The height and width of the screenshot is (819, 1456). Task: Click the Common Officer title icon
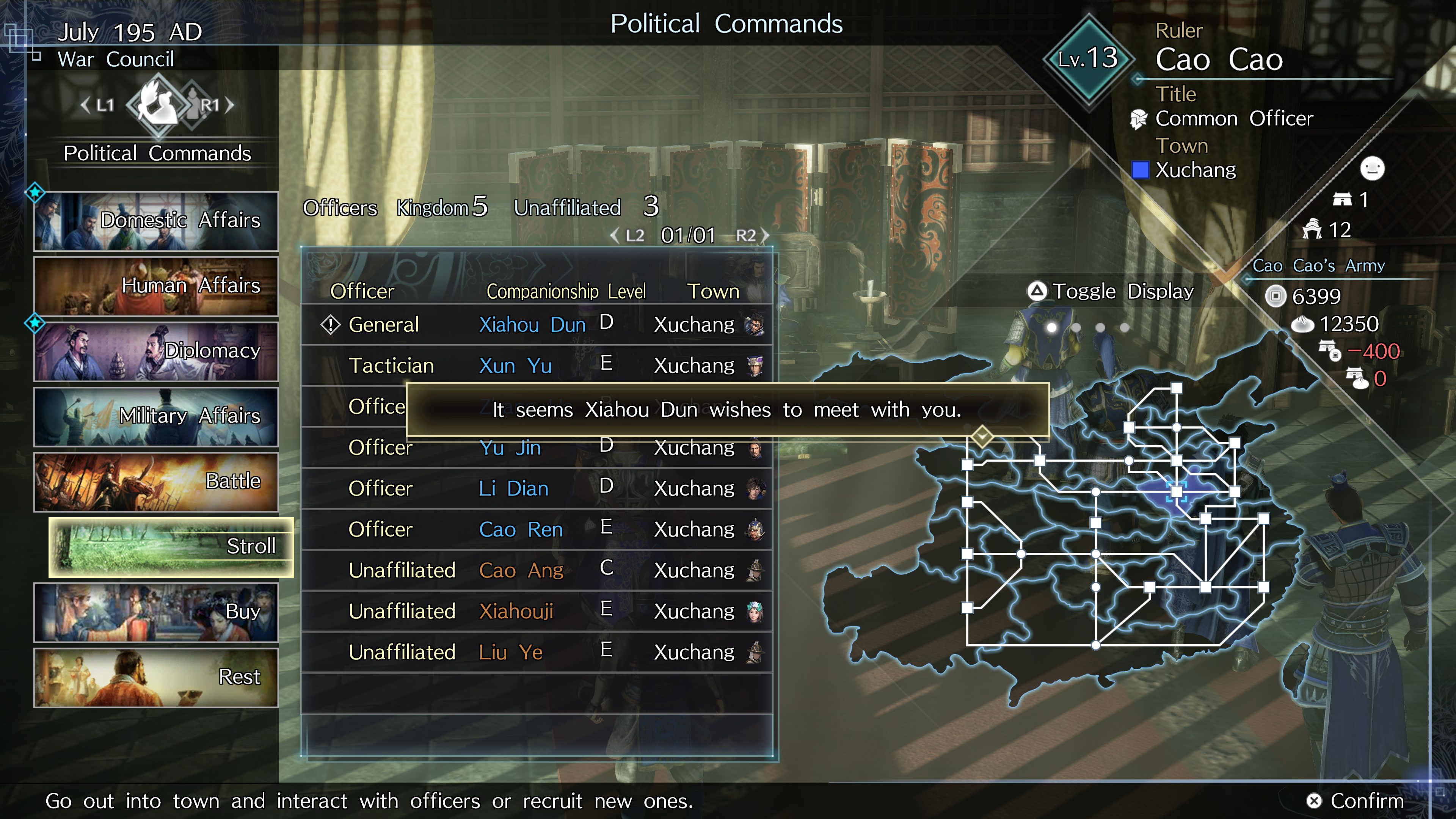tap(1138, 119)
